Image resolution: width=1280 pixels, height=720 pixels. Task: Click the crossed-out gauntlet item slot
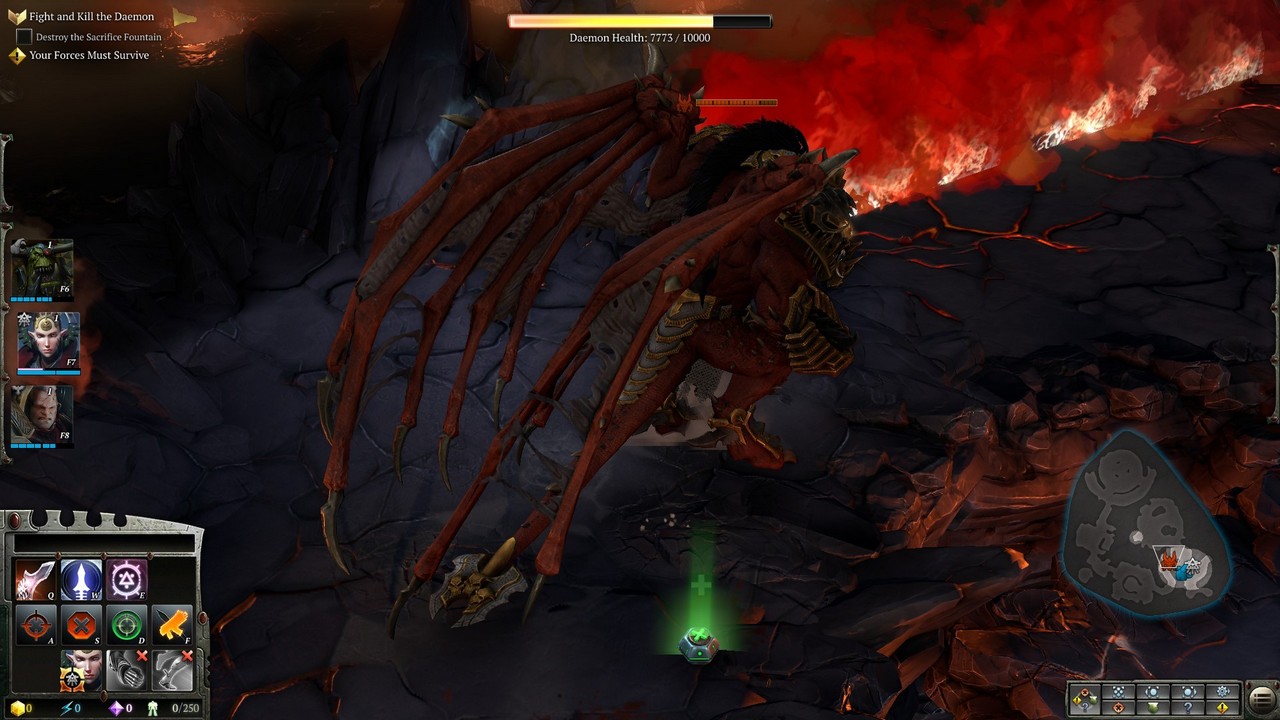click(x=127, y=670)
